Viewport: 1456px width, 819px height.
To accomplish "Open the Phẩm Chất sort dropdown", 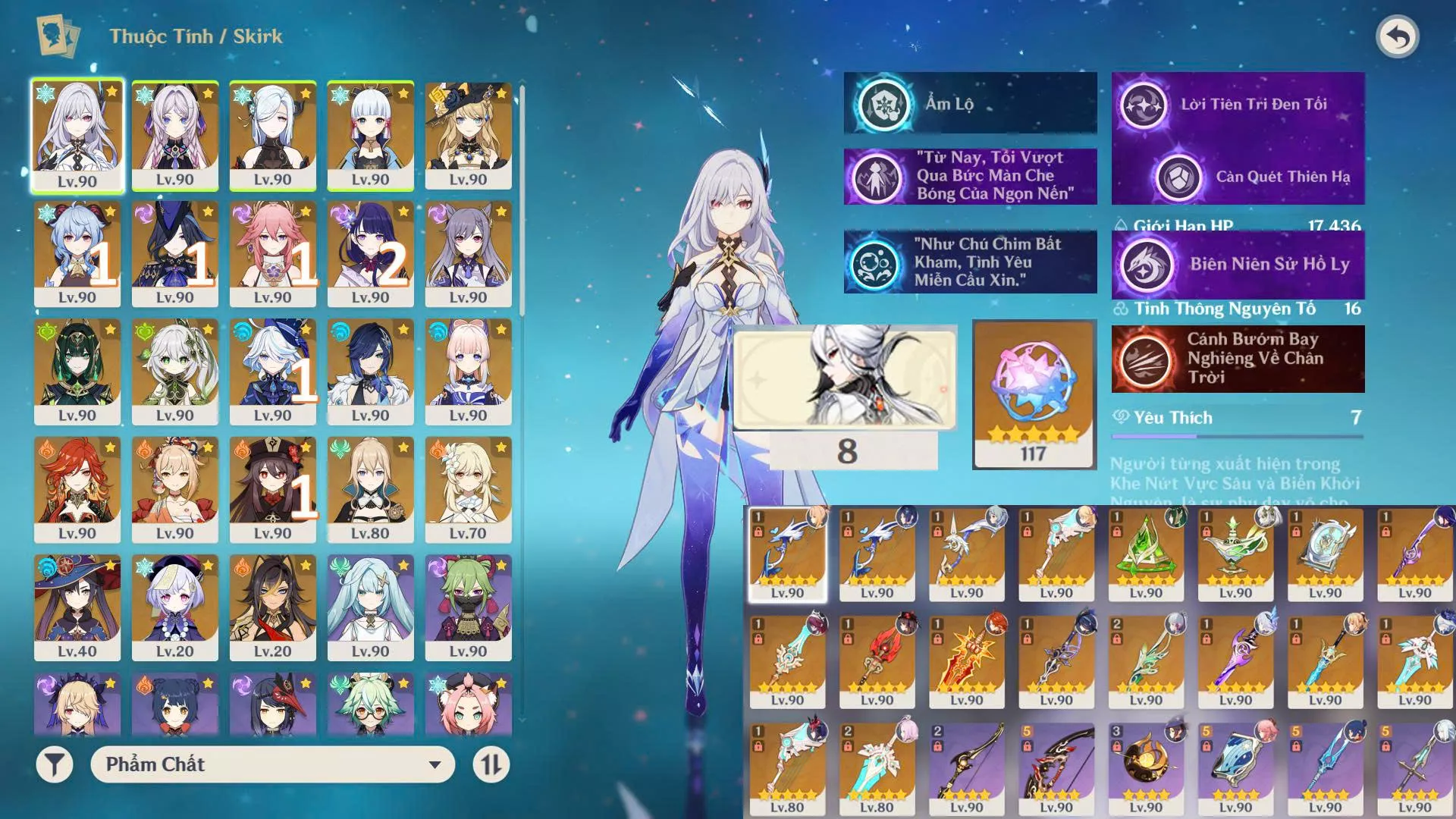I will (272, 764).
